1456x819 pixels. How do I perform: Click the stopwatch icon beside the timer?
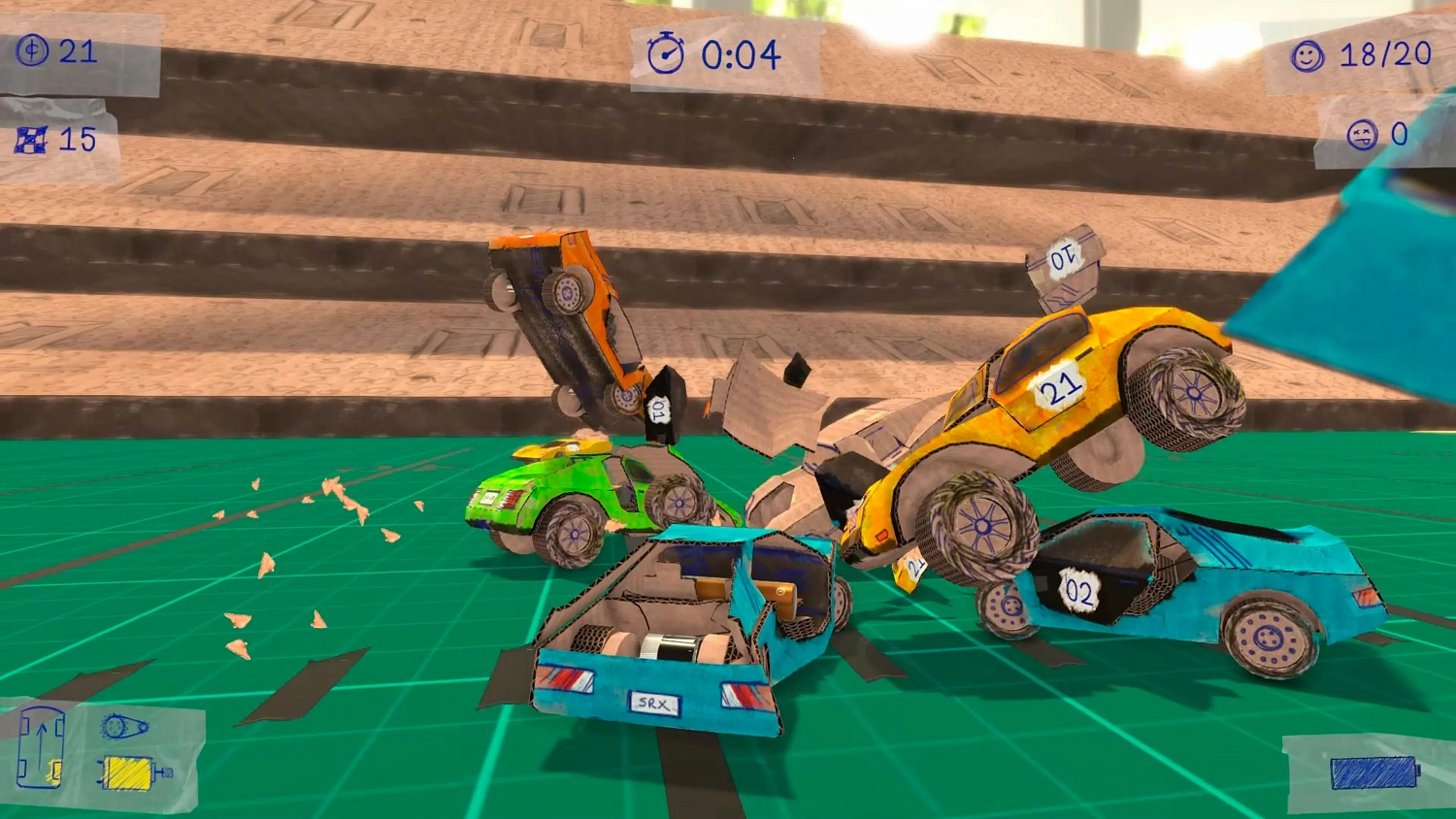[666, 55]
